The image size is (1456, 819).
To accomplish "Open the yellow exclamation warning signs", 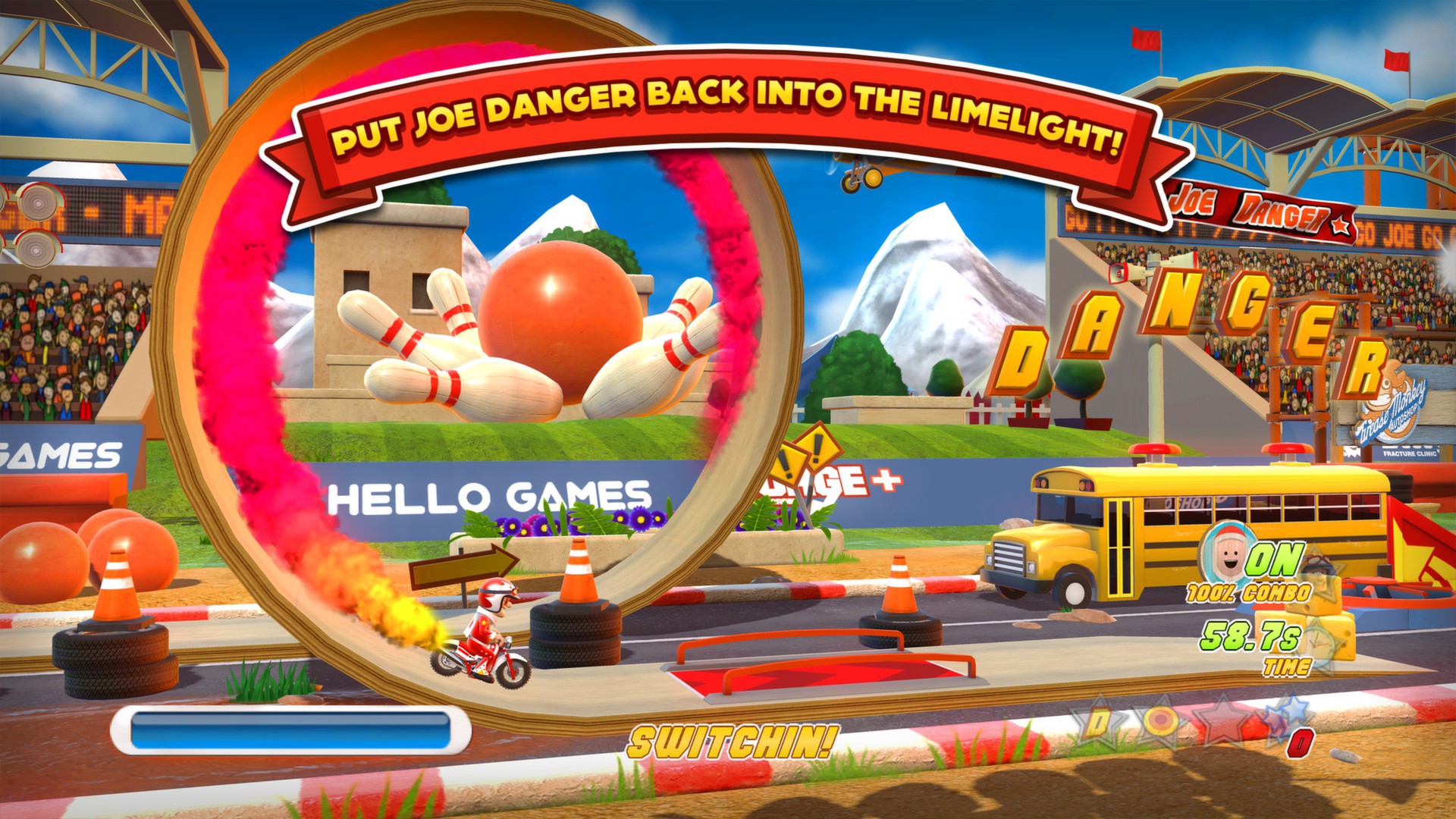I will [796, 455].
